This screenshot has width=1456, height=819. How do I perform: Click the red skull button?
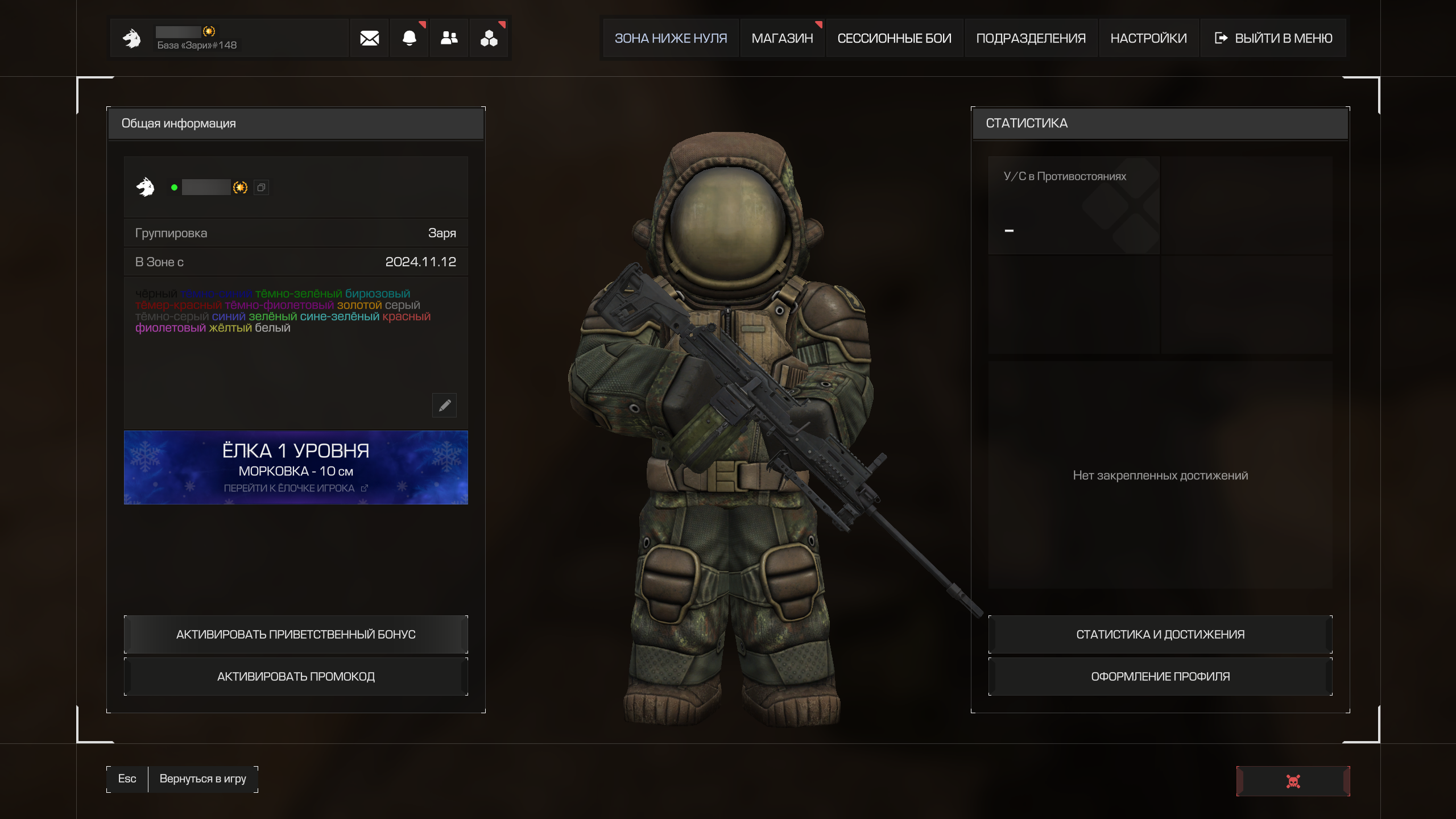(1293, 781)
